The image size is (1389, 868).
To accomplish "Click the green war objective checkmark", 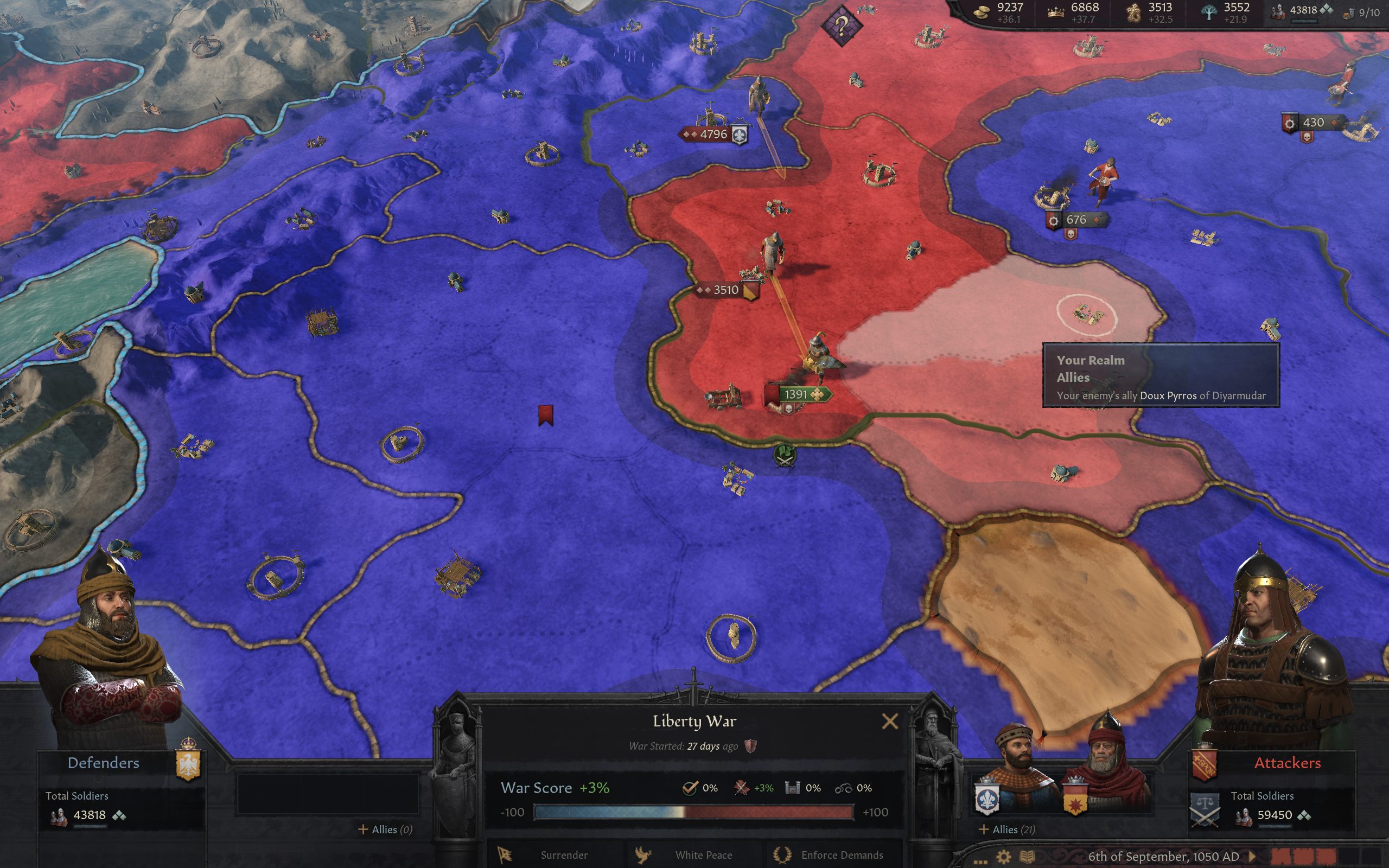I will point(691,789).
